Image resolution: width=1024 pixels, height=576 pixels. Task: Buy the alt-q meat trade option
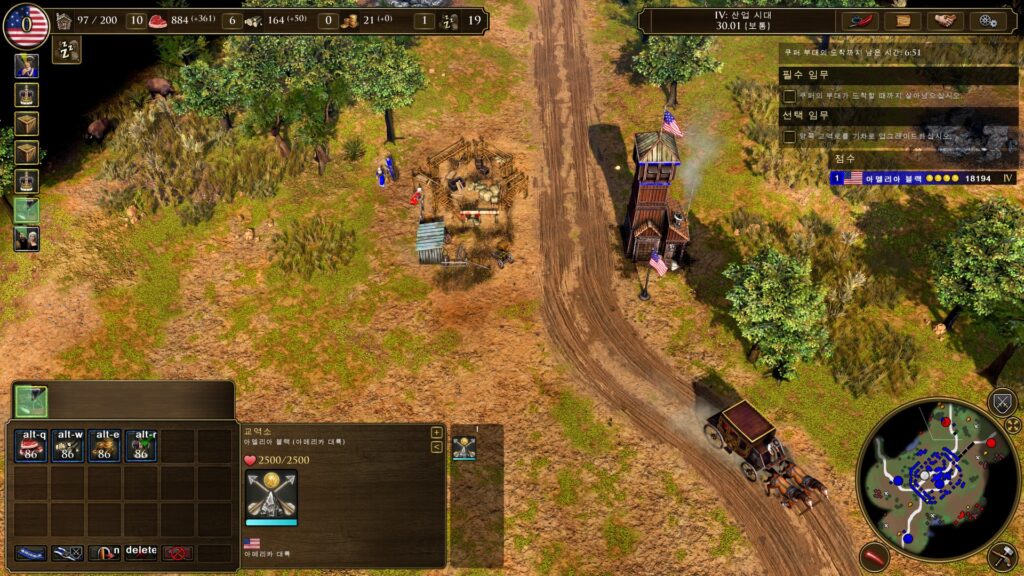coord(32,445)
